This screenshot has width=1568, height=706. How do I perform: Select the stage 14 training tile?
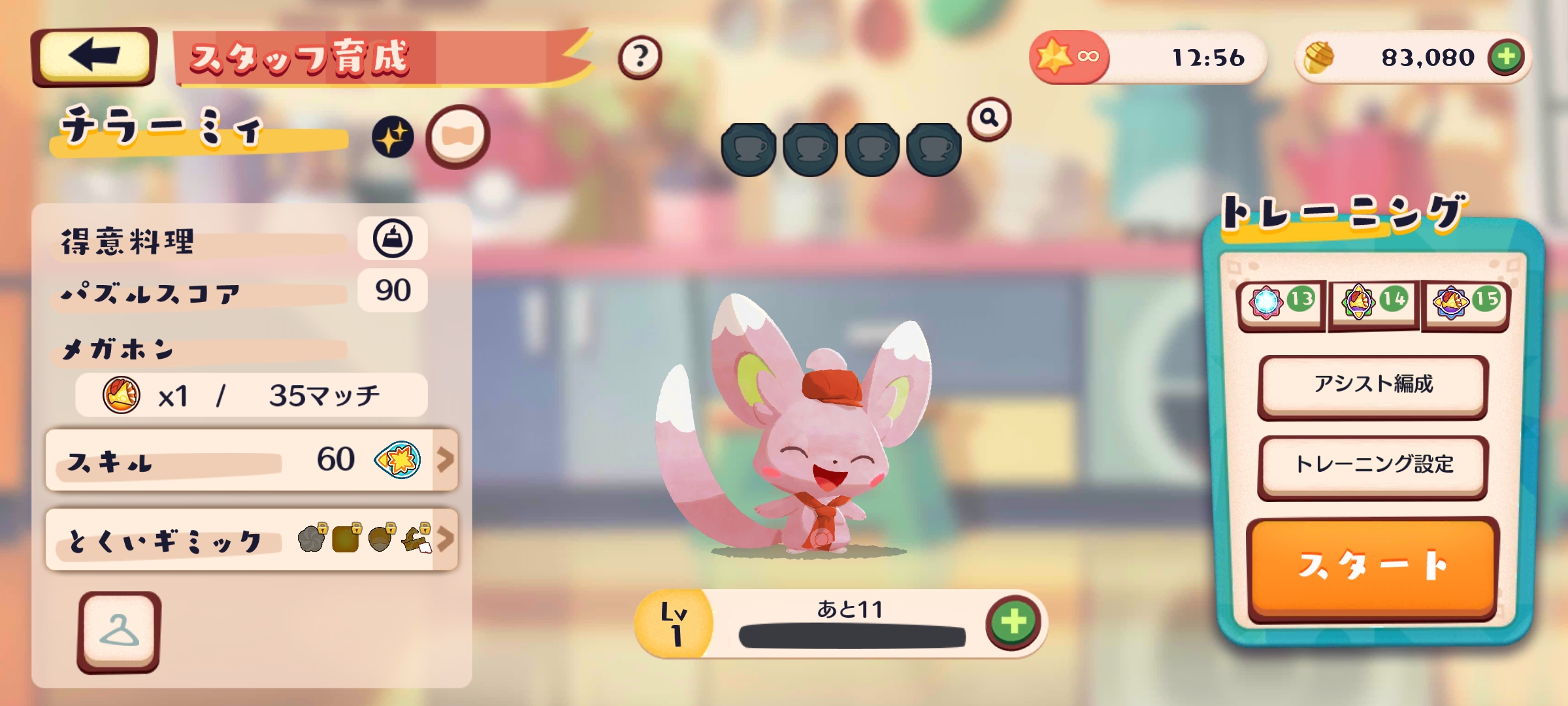point(1373,303)
